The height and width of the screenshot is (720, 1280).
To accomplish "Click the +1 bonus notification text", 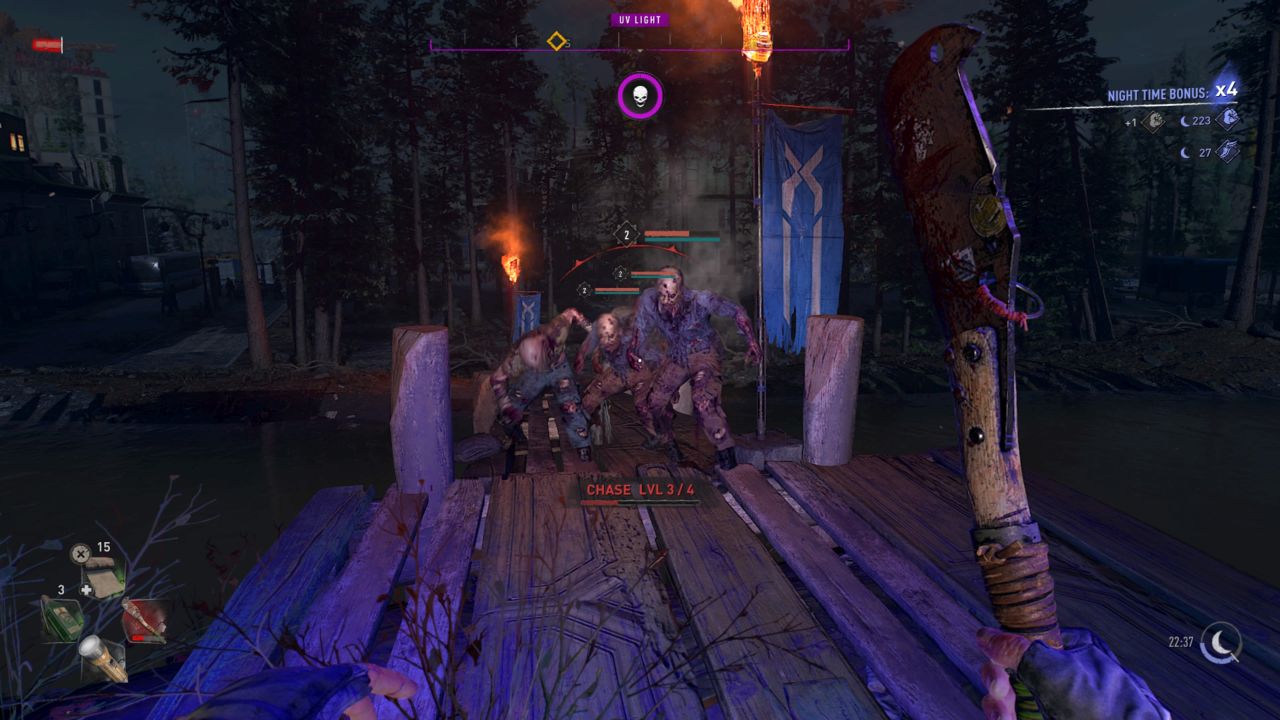I will click(x=1131, y=122).
